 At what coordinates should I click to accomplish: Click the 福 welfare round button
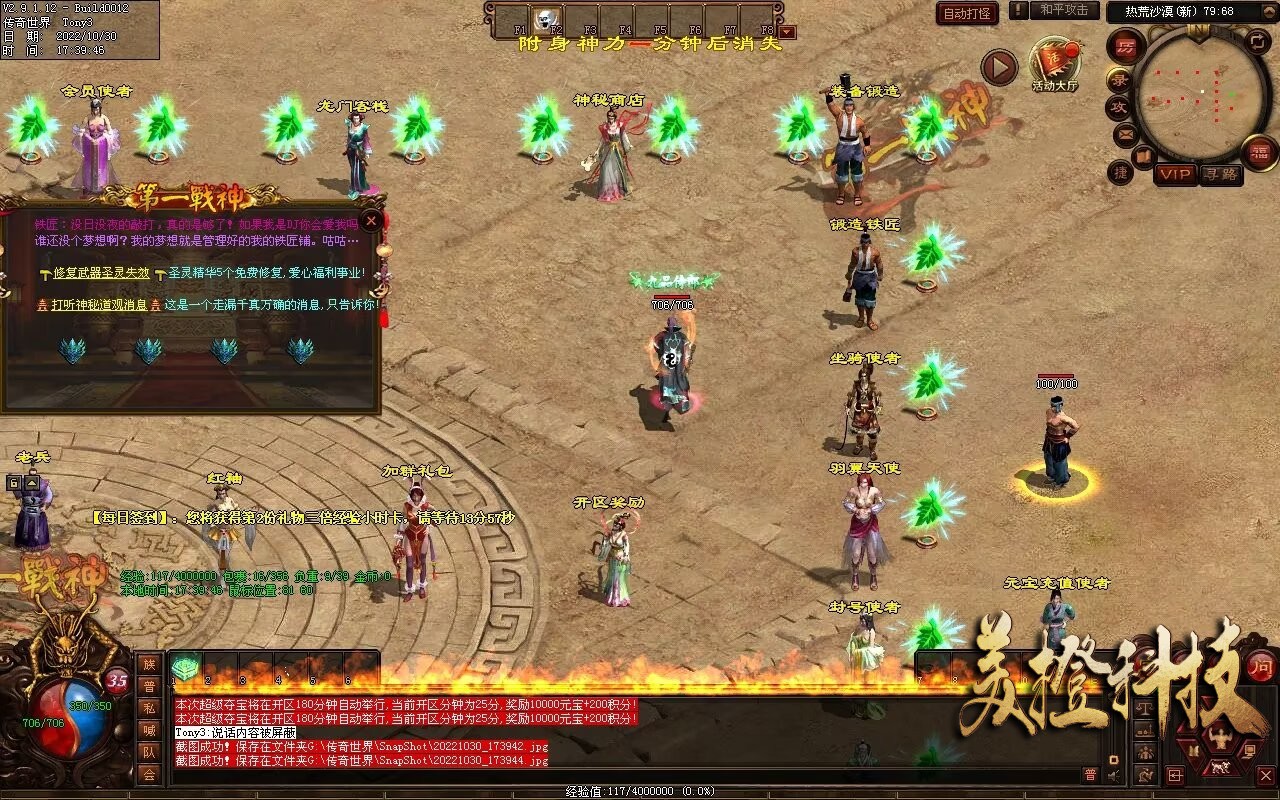pyautogui.click(x=1259, y=152)
